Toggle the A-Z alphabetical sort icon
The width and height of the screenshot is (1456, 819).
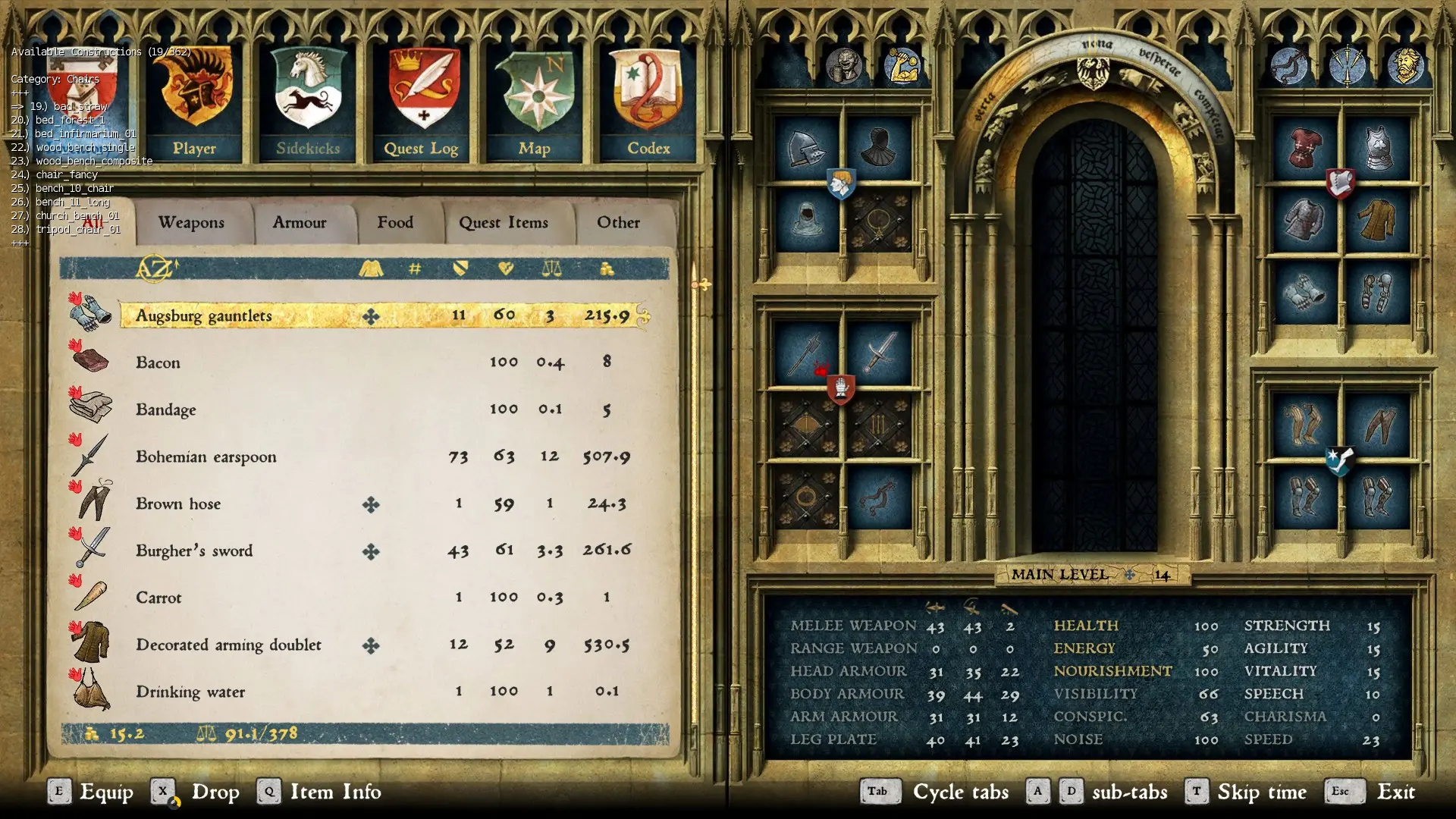tap(152, 267)
